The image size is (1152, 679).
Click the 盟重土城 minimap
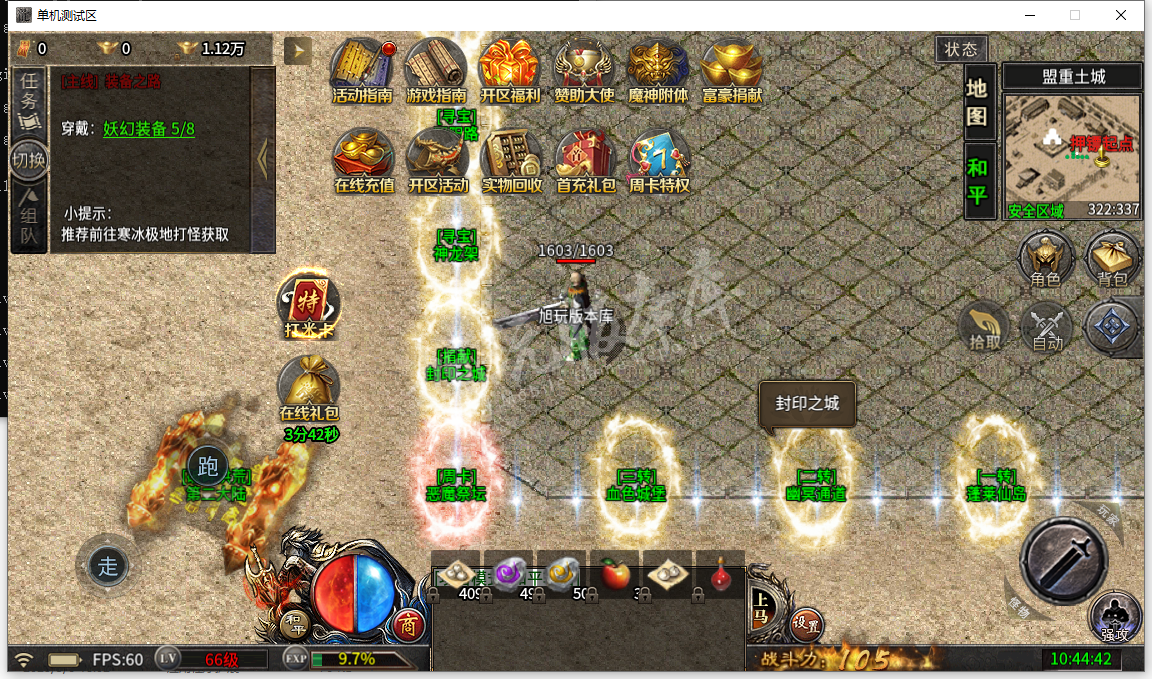tap(1072, 150)
